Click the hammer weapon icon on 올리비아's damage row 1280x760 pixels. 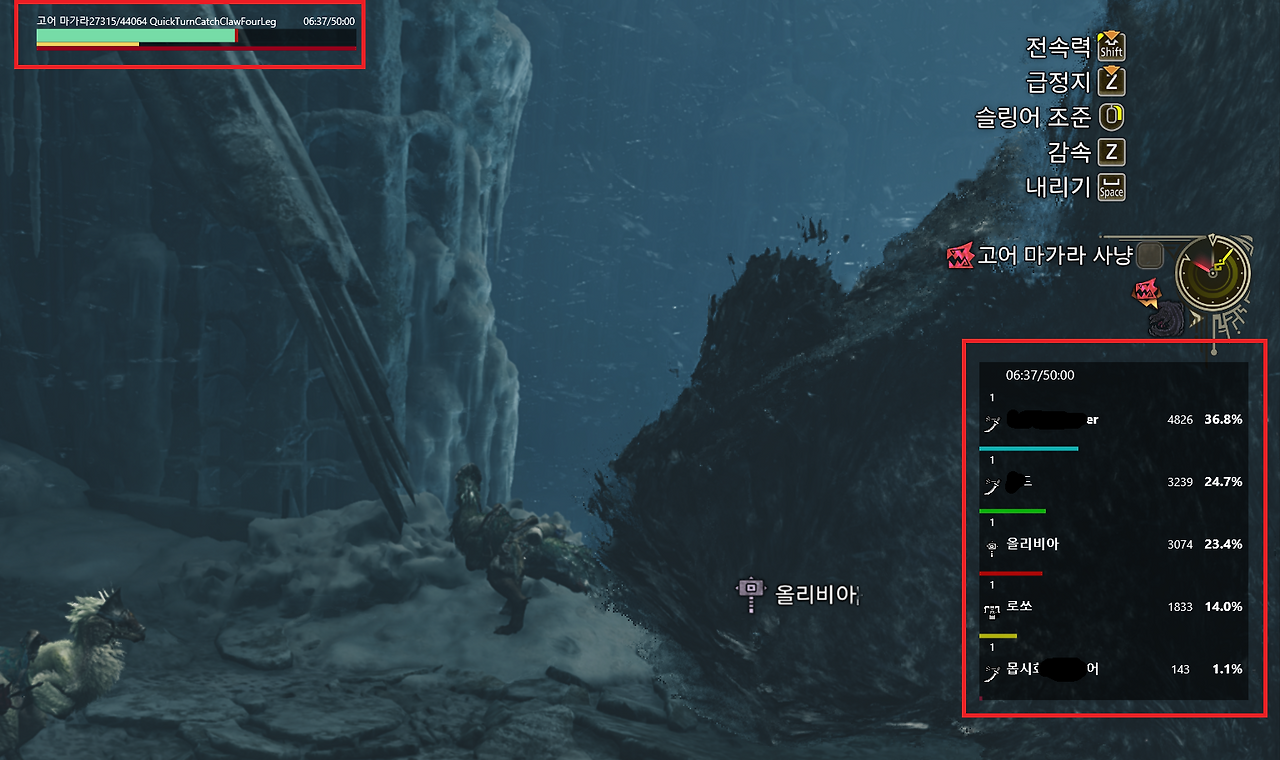[x=990, y=545]
